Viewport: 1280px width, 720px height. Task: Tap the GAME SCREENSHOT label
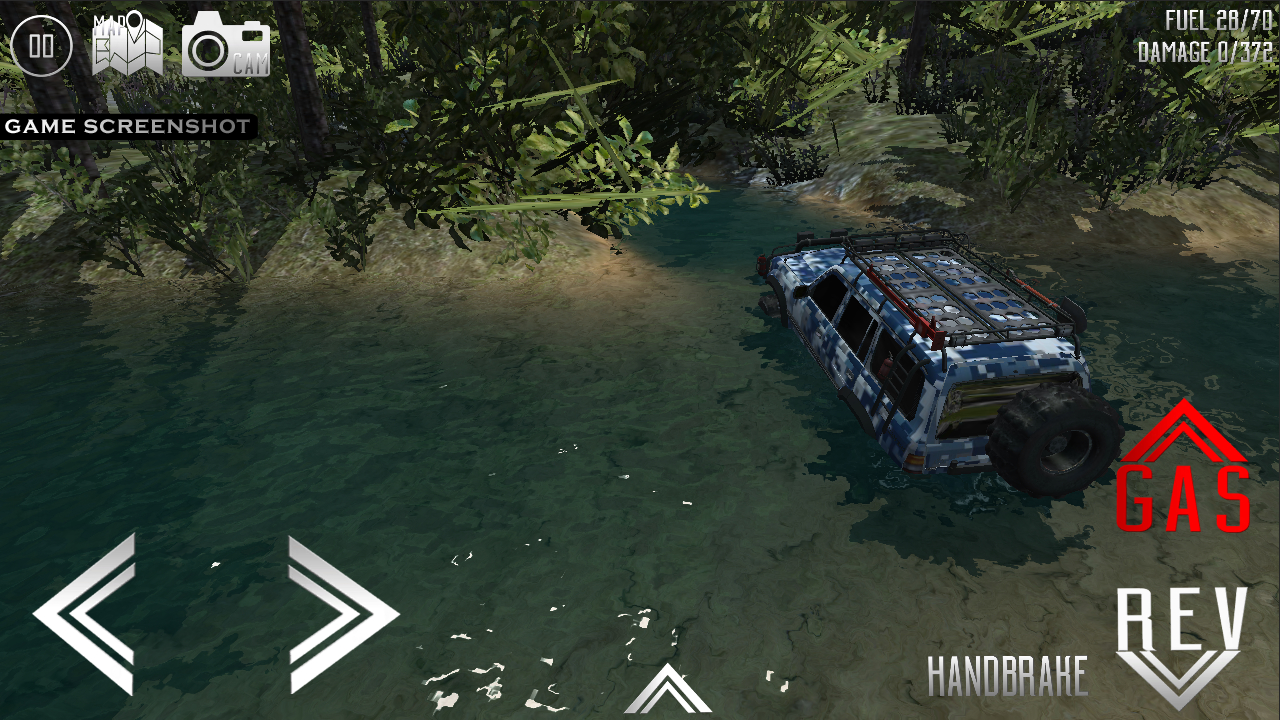[x=127, y=126]
